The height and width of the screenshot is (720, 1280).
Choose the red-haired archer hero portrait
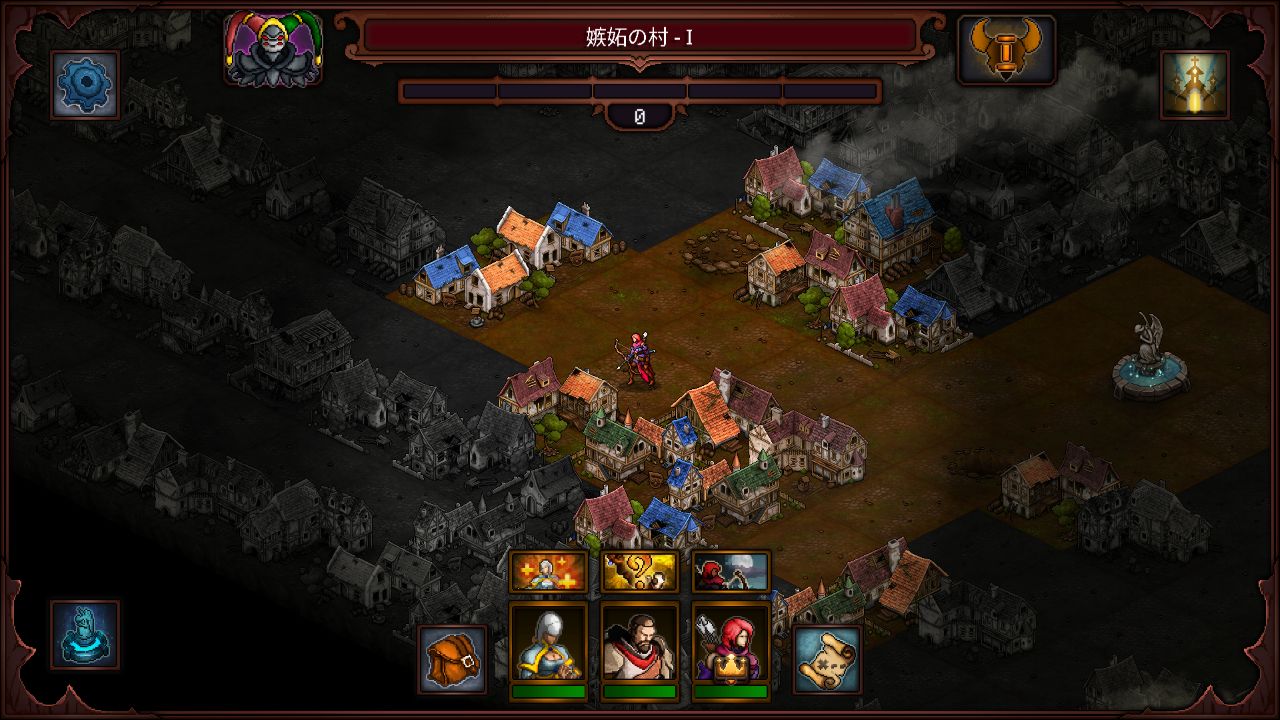(x=731, y=643)
